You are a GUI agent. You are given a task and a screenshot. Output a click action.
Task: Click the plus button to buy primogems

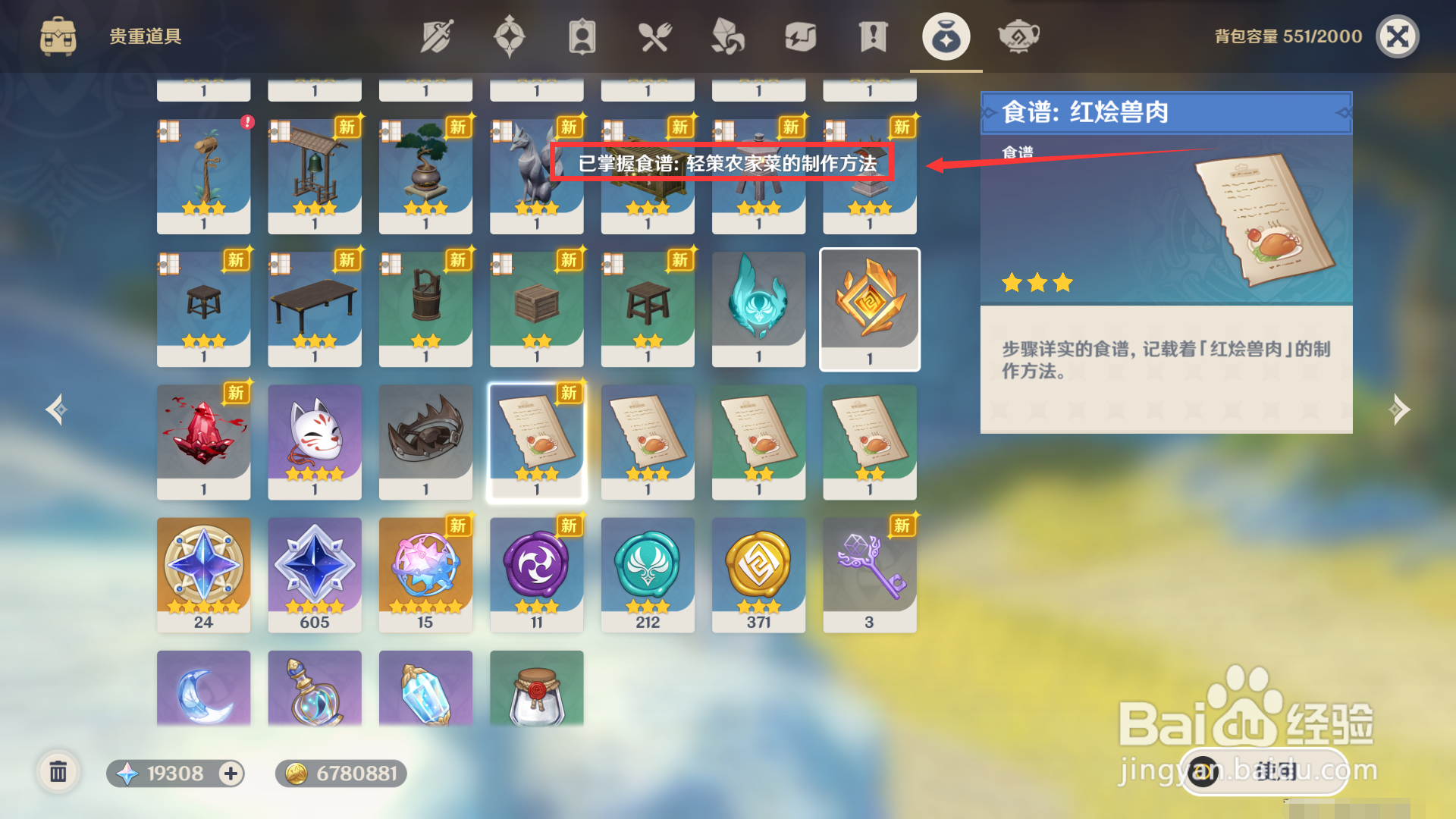230,774
